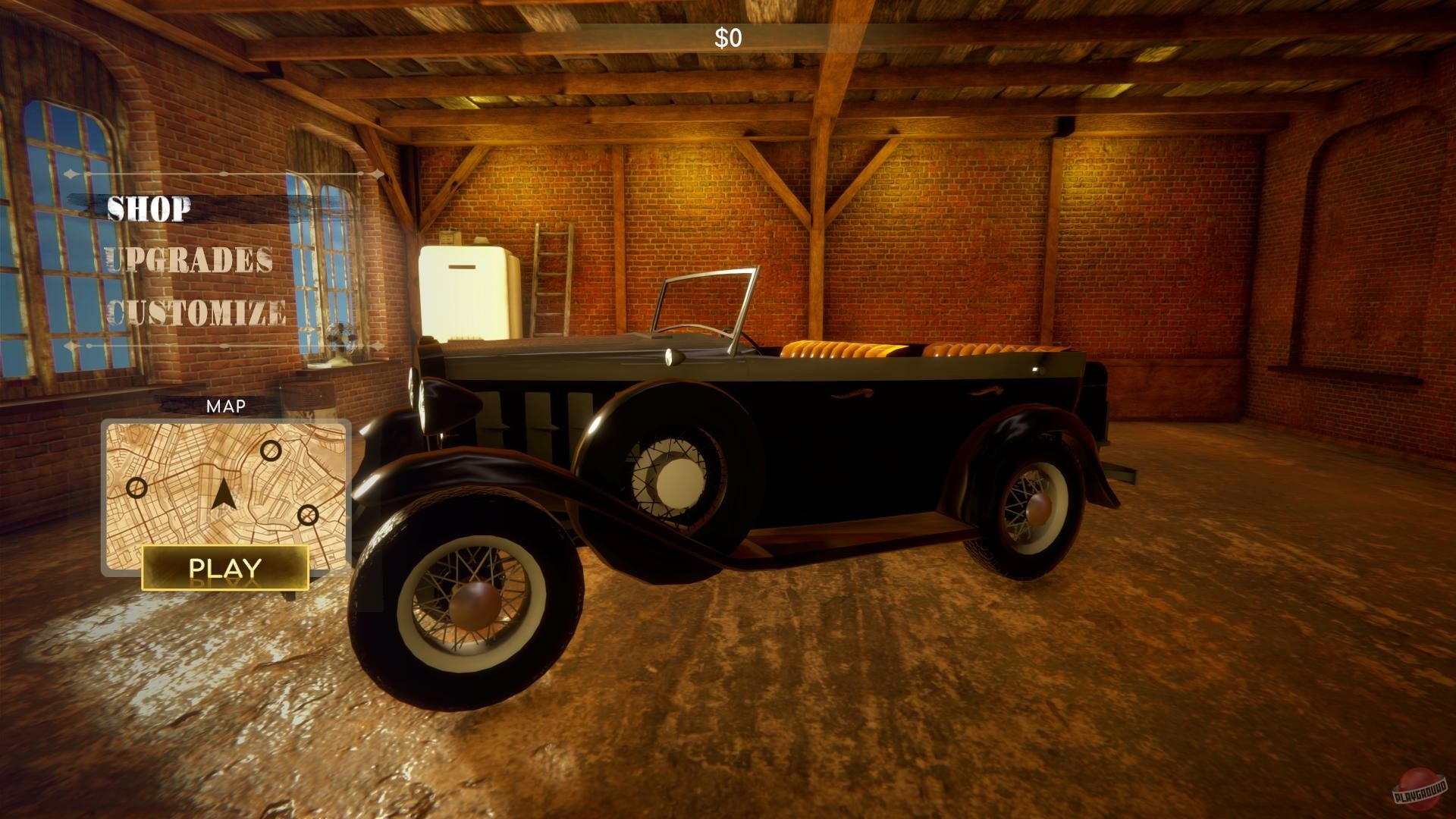Screen dimensions: 1456x819
Task: Click UPGRADES to view car upgrades
Action: (190, 261)
